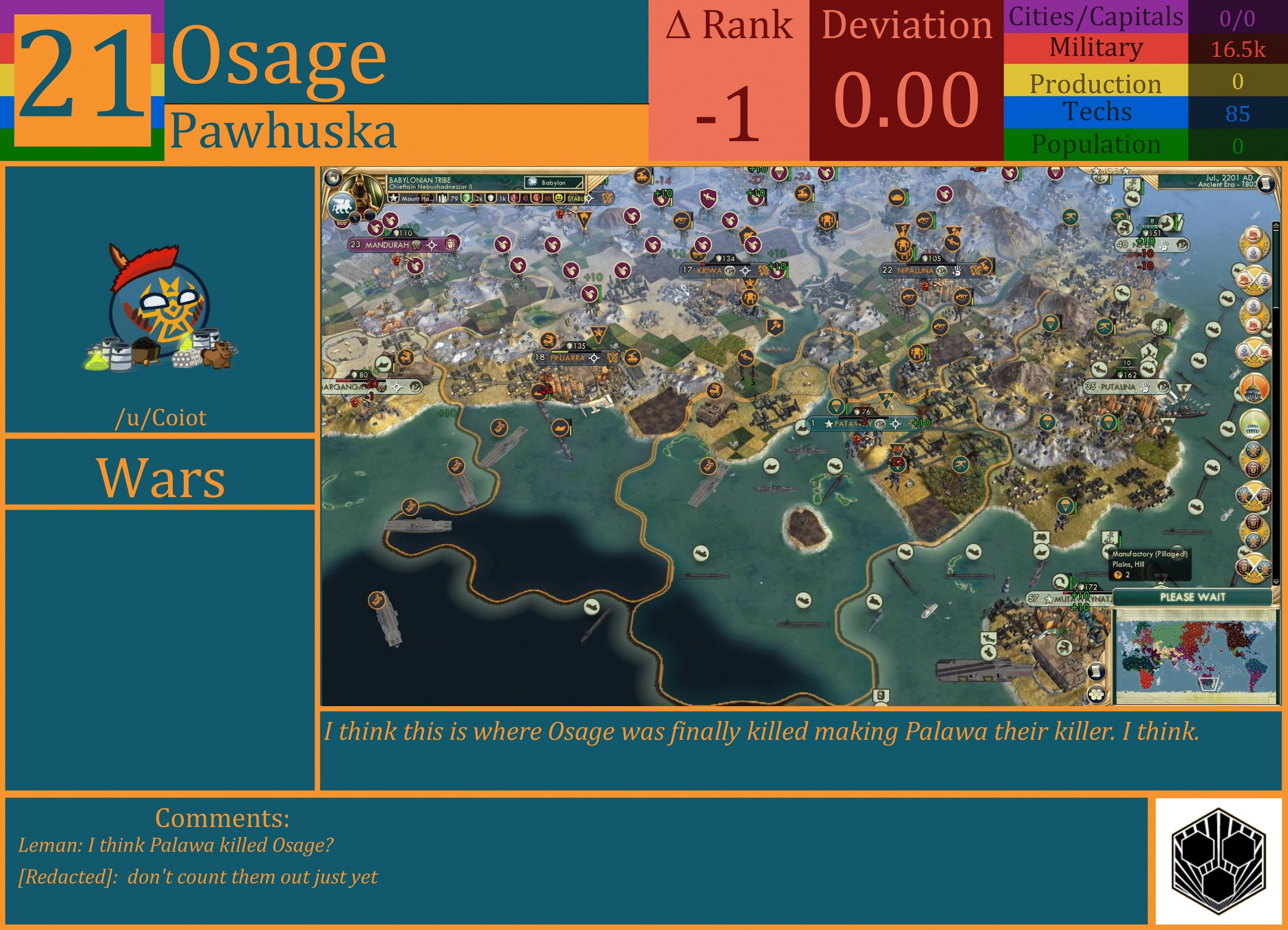Click the Mount Ha... capital entry in the status bar

(x=418, y=199)
